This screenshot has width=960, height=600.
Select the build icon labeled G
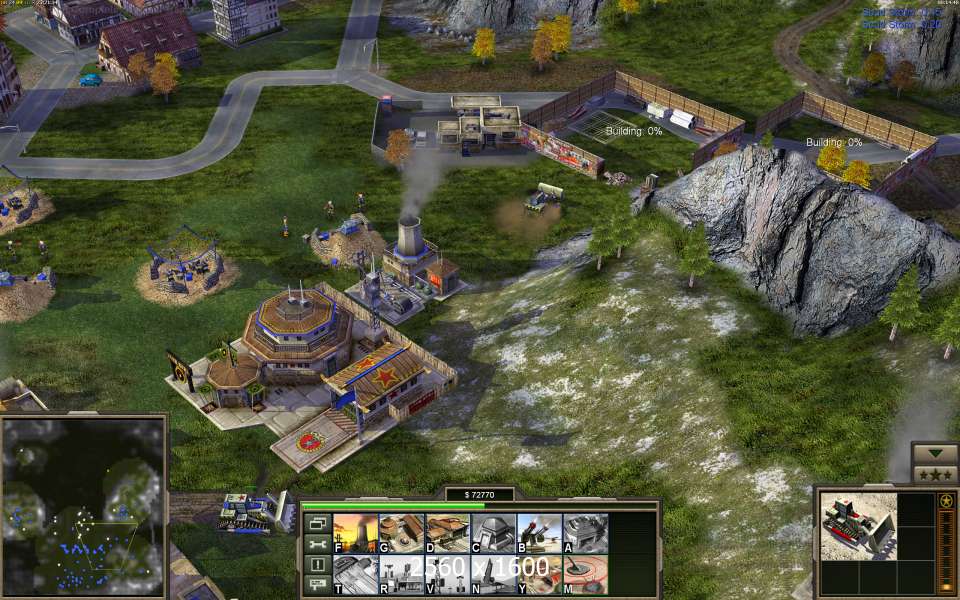400,533
